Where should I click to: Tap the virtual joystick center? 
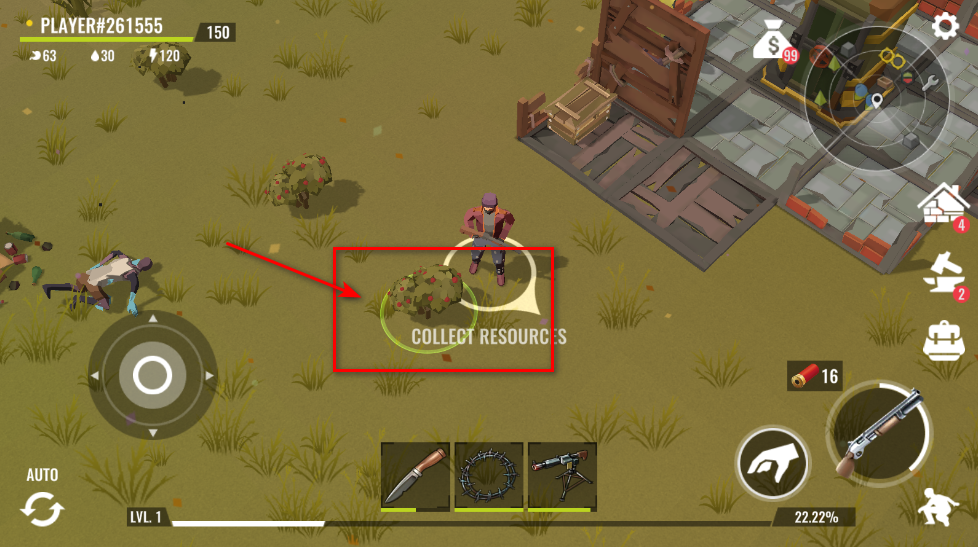pyautogui.click(x=152, y=376)
